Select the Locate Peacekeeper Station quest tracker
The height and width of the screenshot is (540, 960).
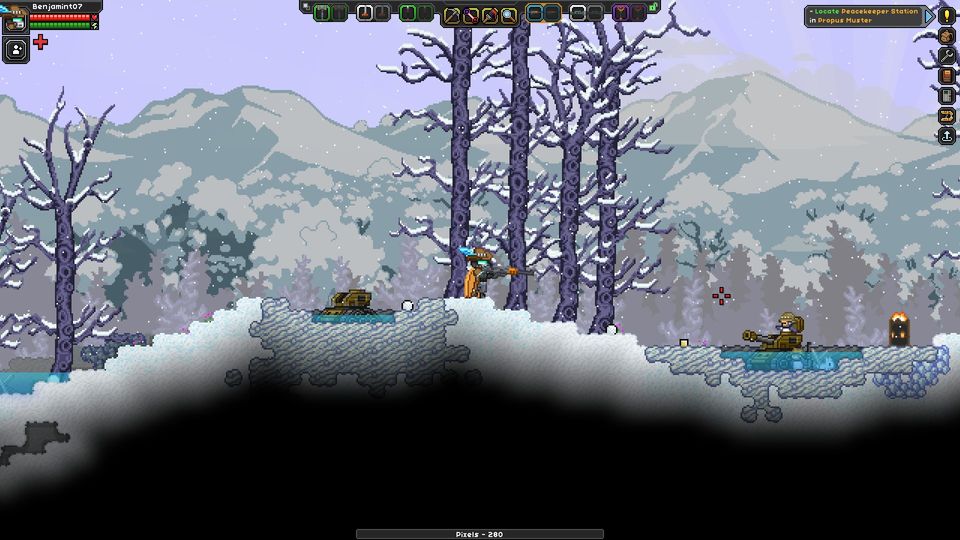click(864, 16)
